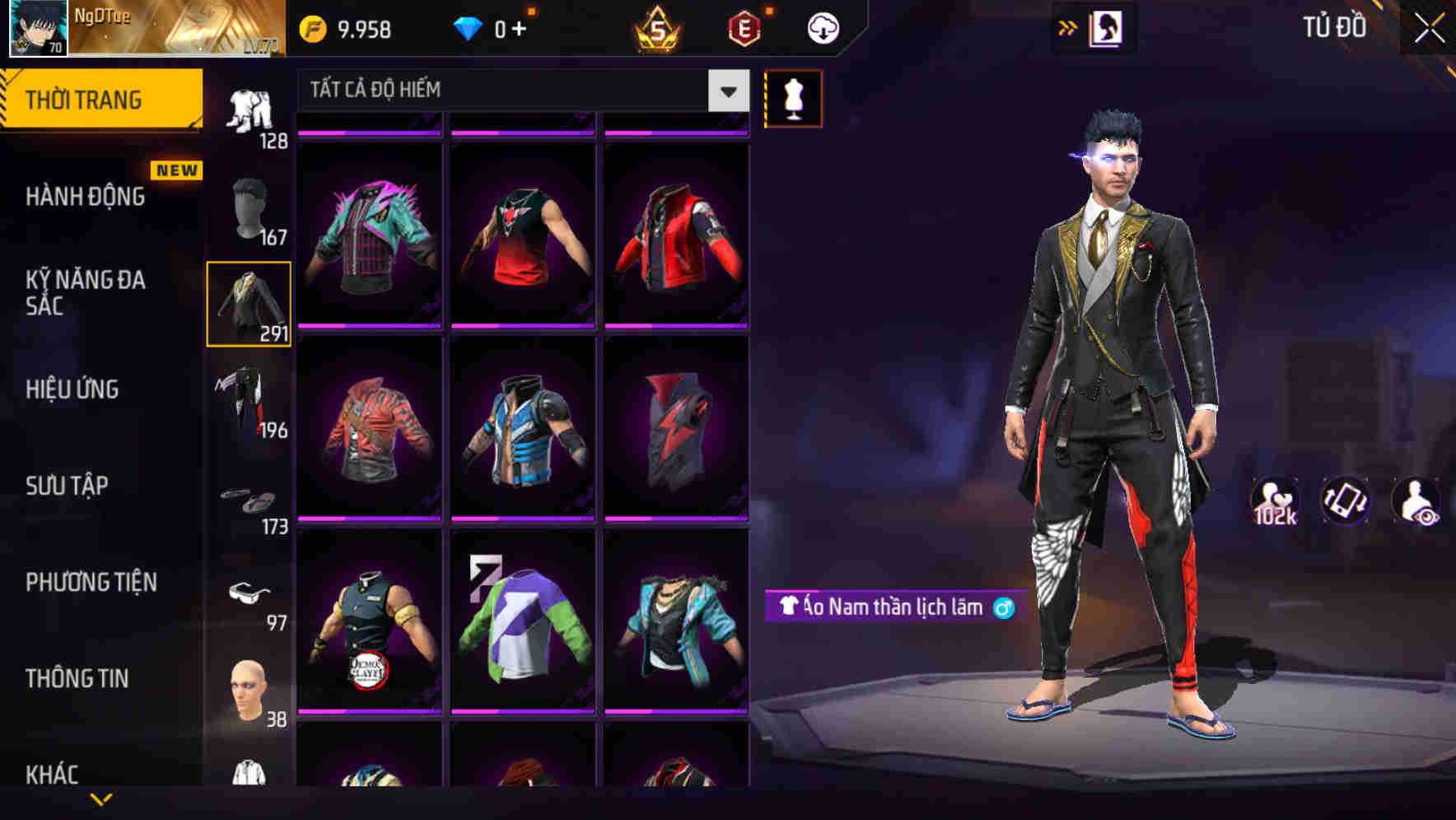
Task: Toggle the 102k likes heart icon
Action: coord(1275,501)
